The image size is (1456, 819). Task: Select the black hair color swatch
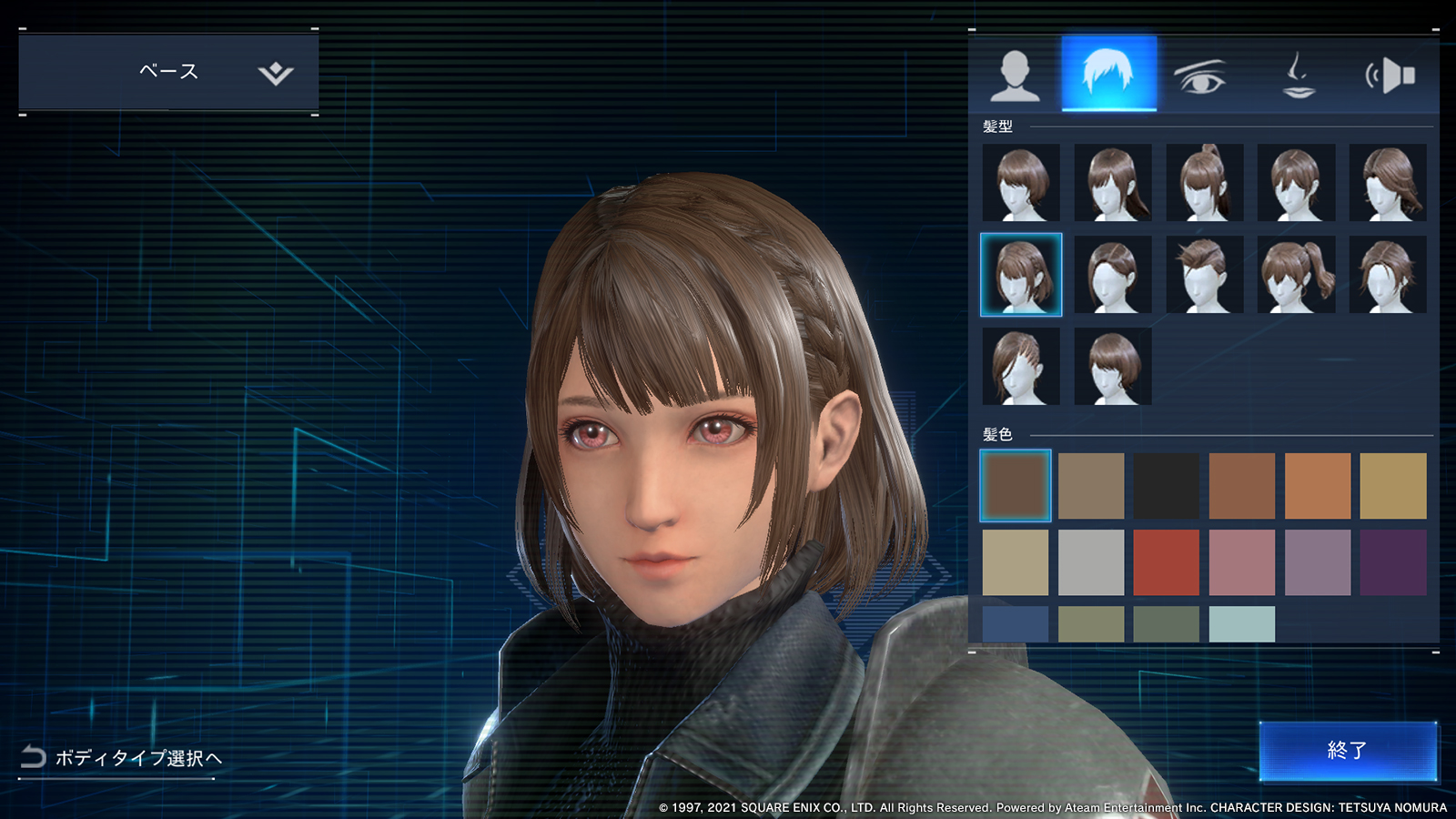click(x=1166, y=486)
